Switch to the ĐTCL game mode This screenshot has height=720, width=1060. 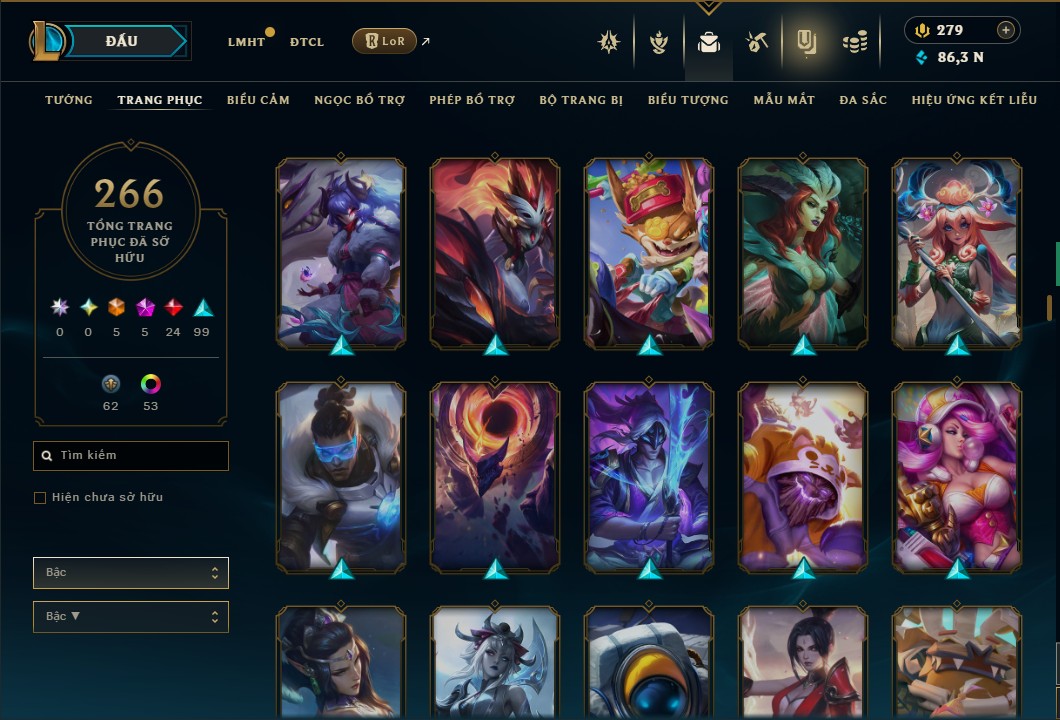tap(307, 42)
